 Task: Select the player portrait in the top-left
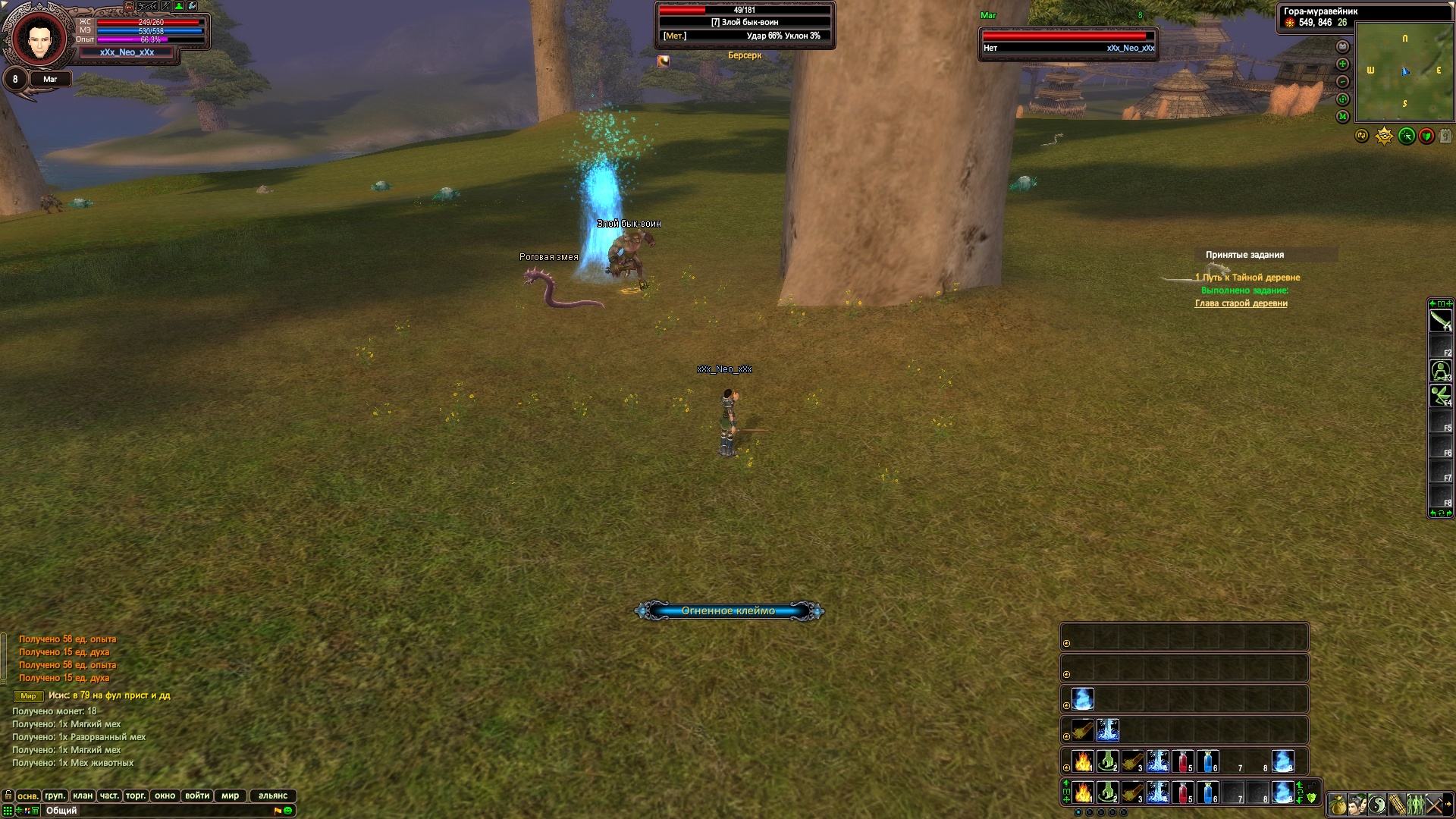click(x=37, y=38)
